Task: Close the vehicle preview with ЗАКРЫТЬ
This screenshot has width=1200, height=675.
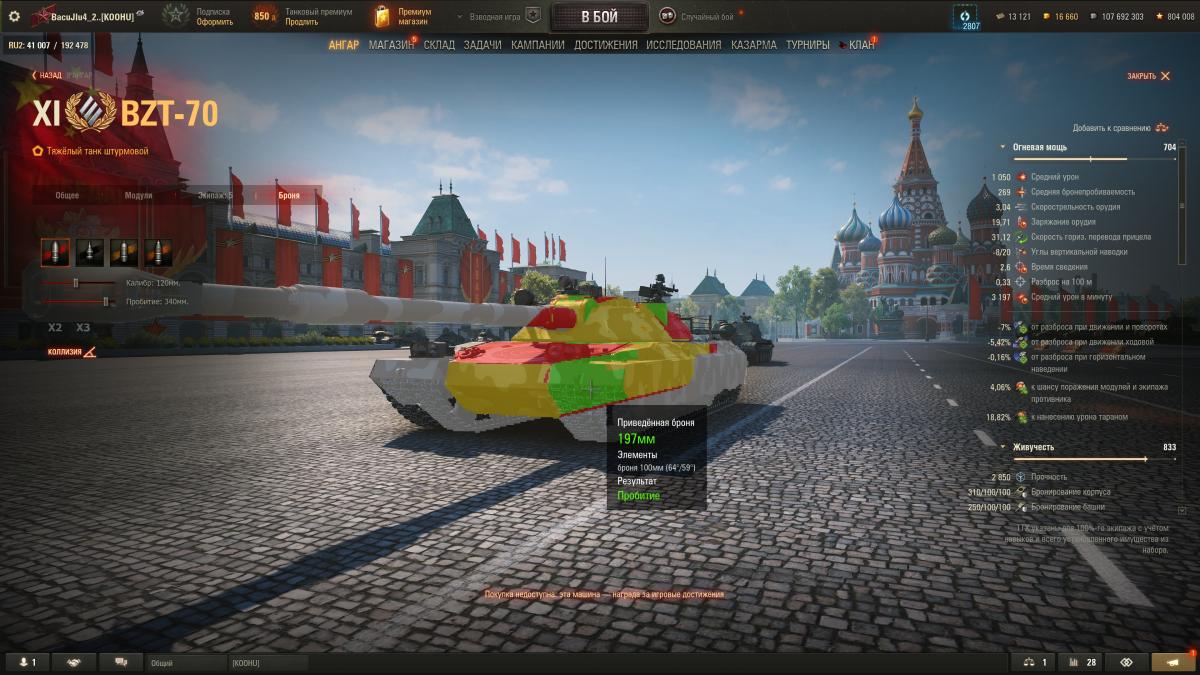Action: tap(1148, 76)
